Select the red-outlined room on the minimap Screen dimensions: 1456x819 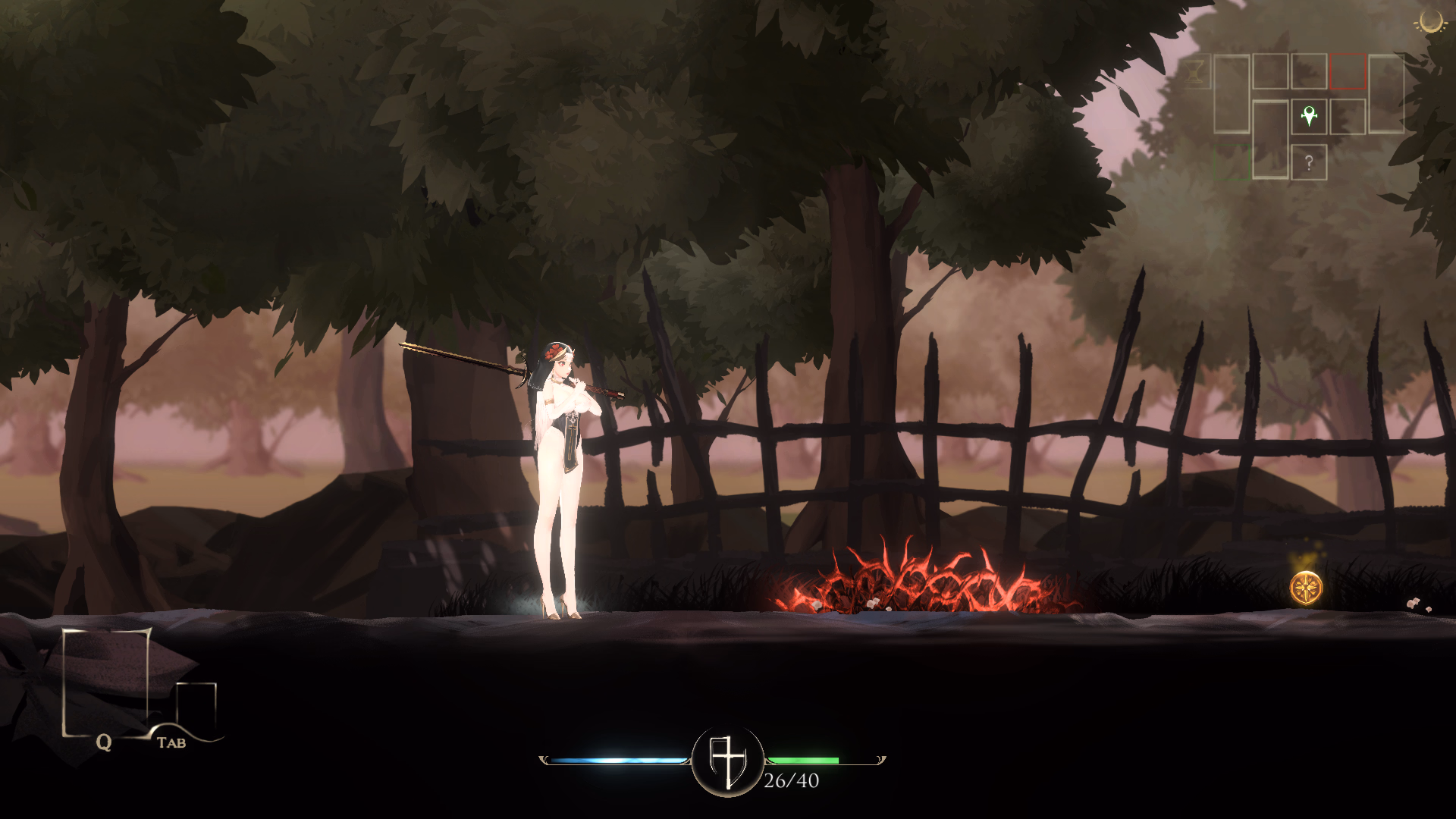1348,72
